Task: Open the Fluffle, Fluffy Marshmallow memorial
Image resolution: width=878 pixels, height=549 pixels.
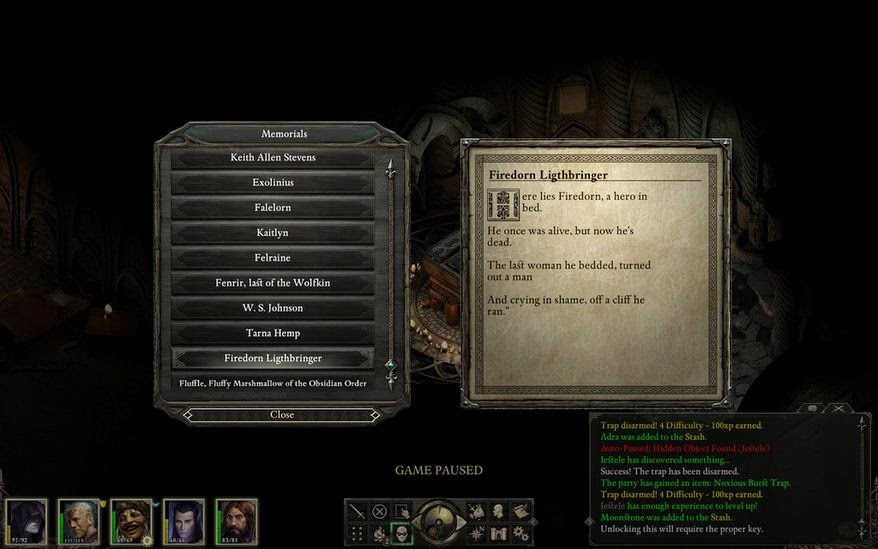Action: [x=273, y=383]
